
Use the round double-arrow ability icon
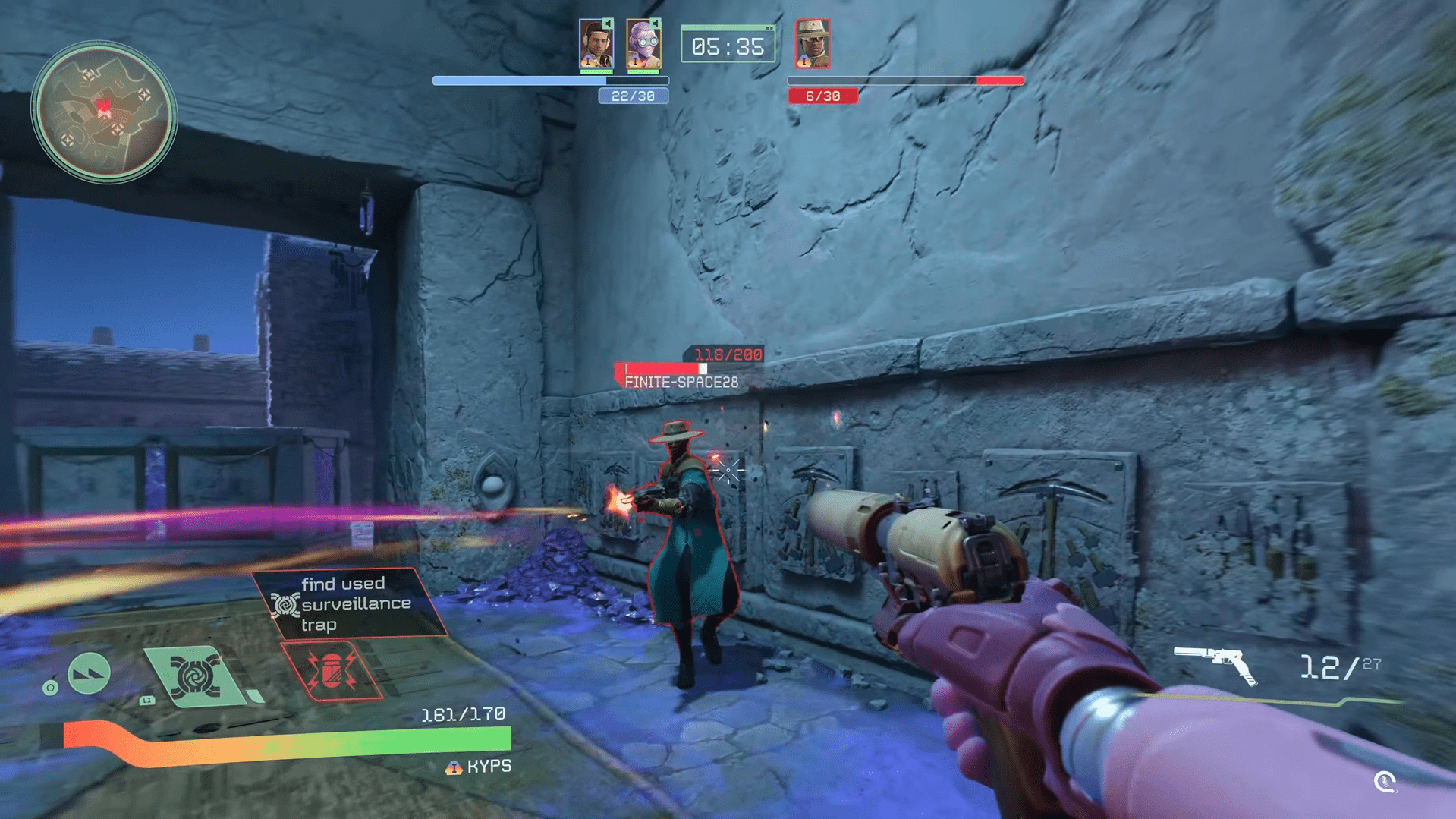click(89, 673)
